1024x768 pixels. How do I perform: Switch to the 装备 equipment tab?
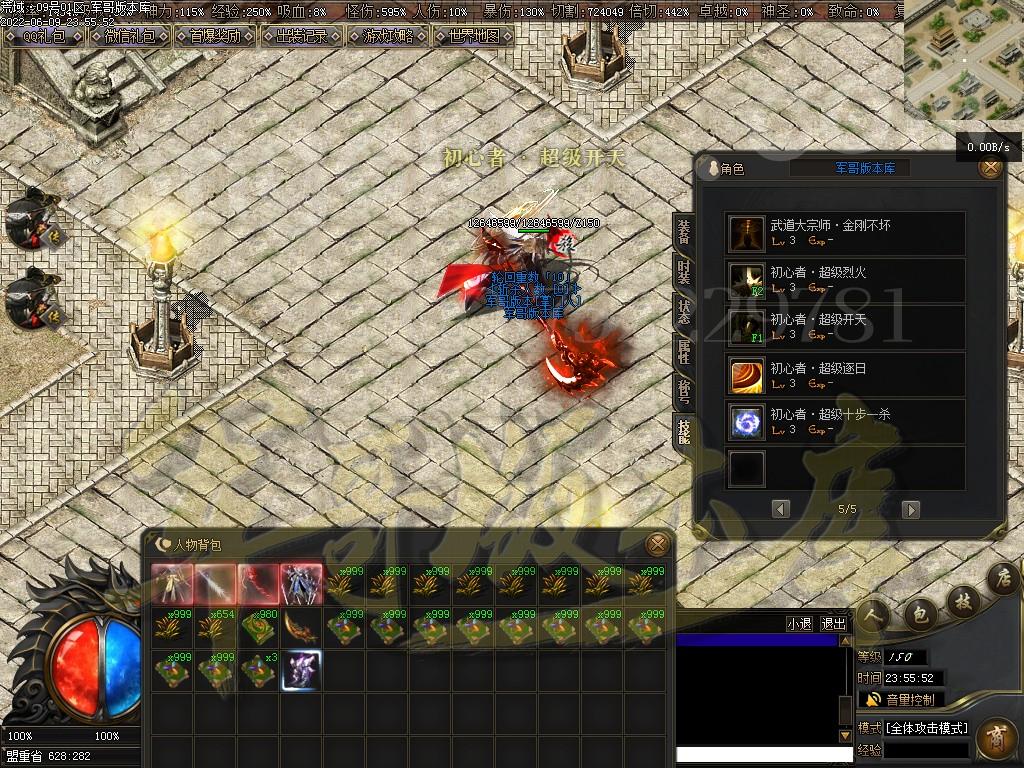click(x=684, y=231)
